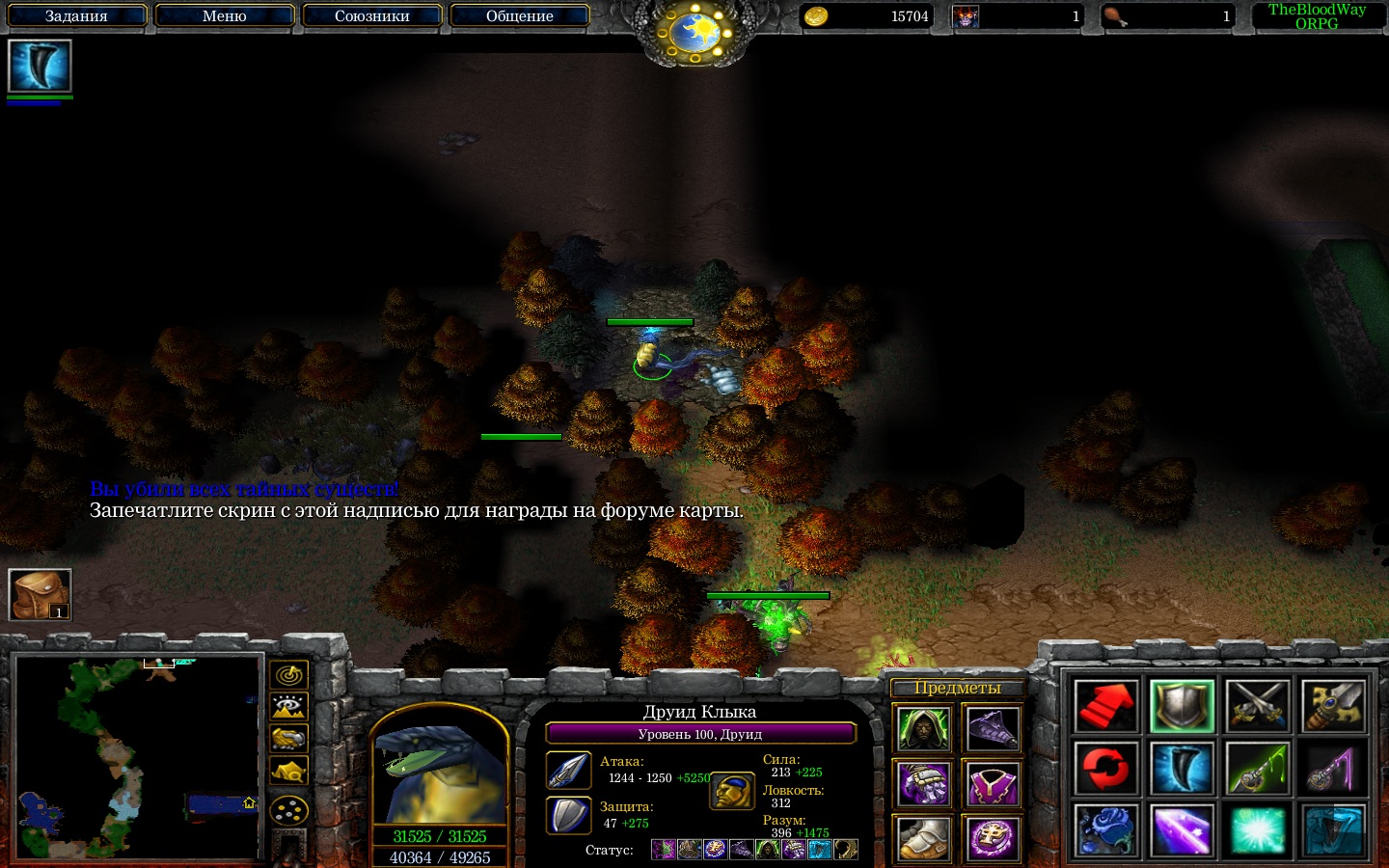Viewport: 1389px width, 868px height.
Task: Use the blue rose ability
Action: click(x=1105, y=829)
